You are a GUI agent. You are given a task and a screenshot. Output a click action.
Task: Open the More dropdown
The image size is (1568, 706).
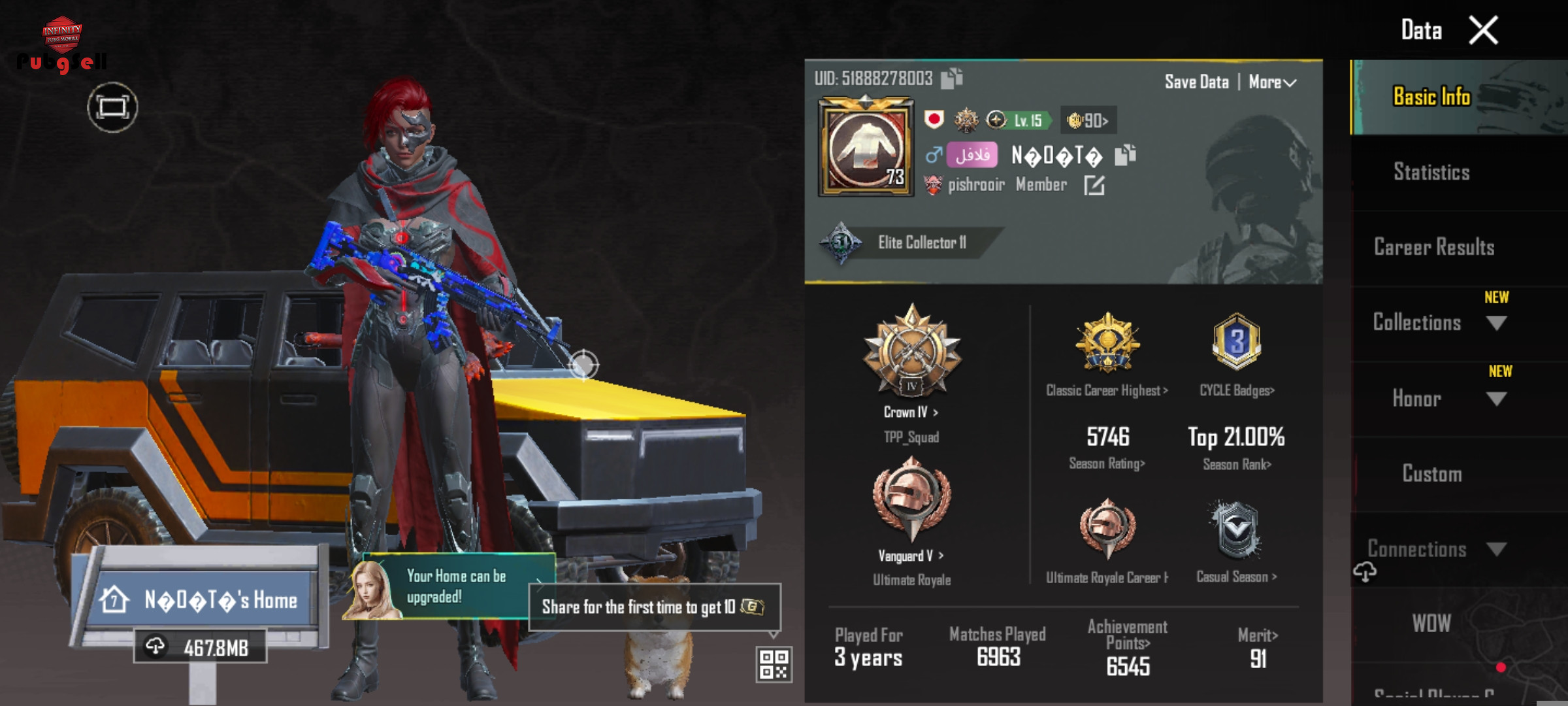[x=1272, y=82]
